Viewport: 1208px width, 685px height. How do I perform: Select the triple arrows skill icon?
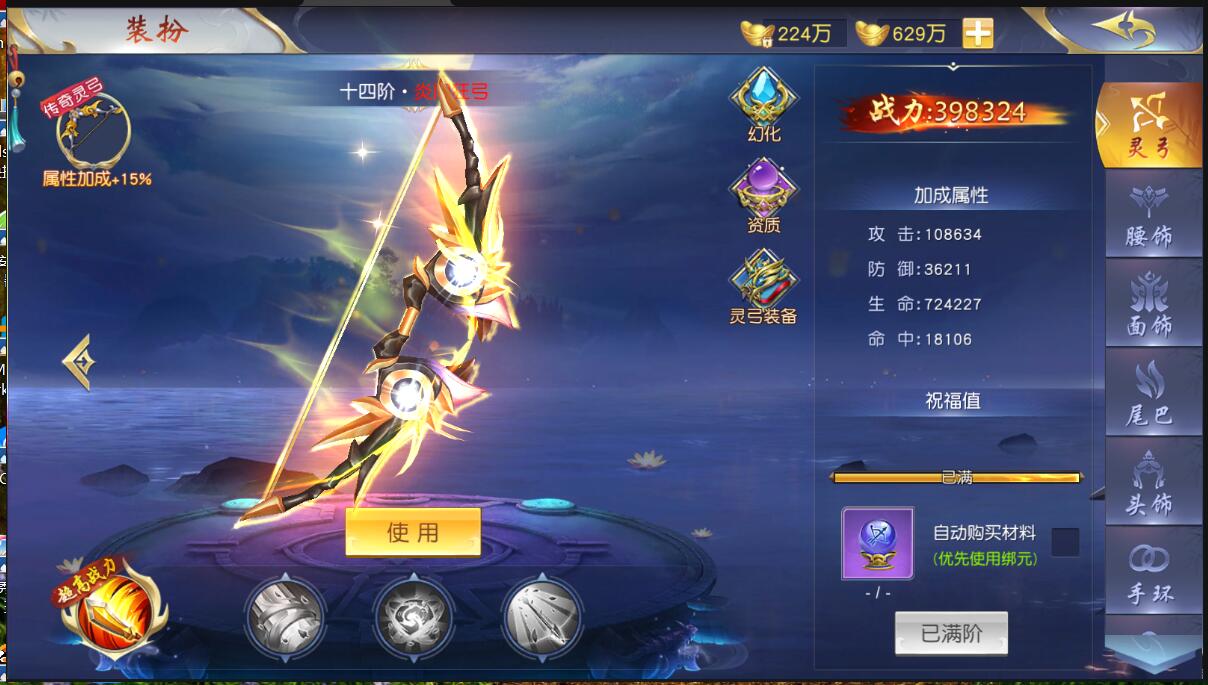(542, 615)
